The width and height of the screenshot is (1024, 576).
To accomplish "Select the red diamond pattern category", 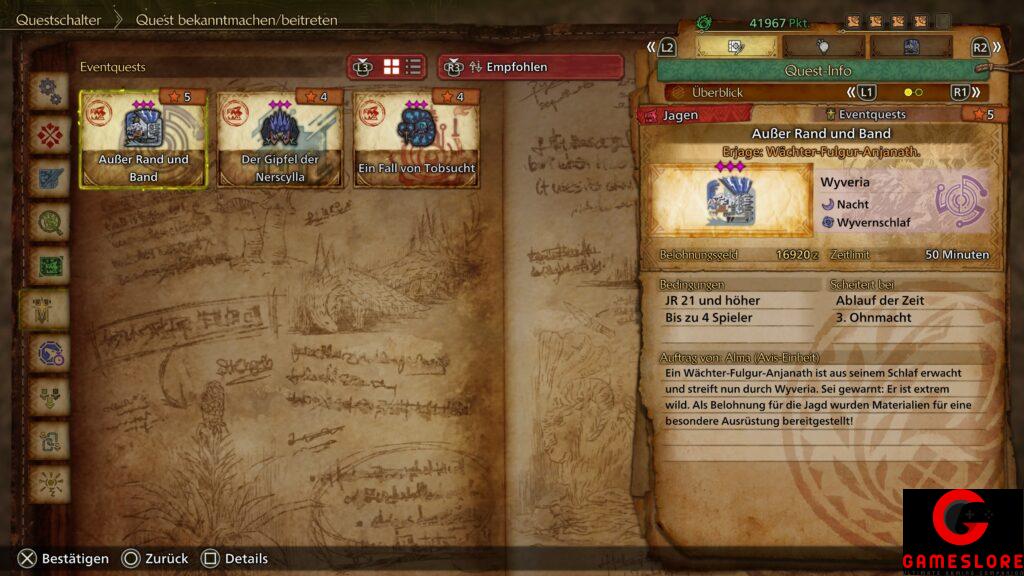I will click(49, 136).
